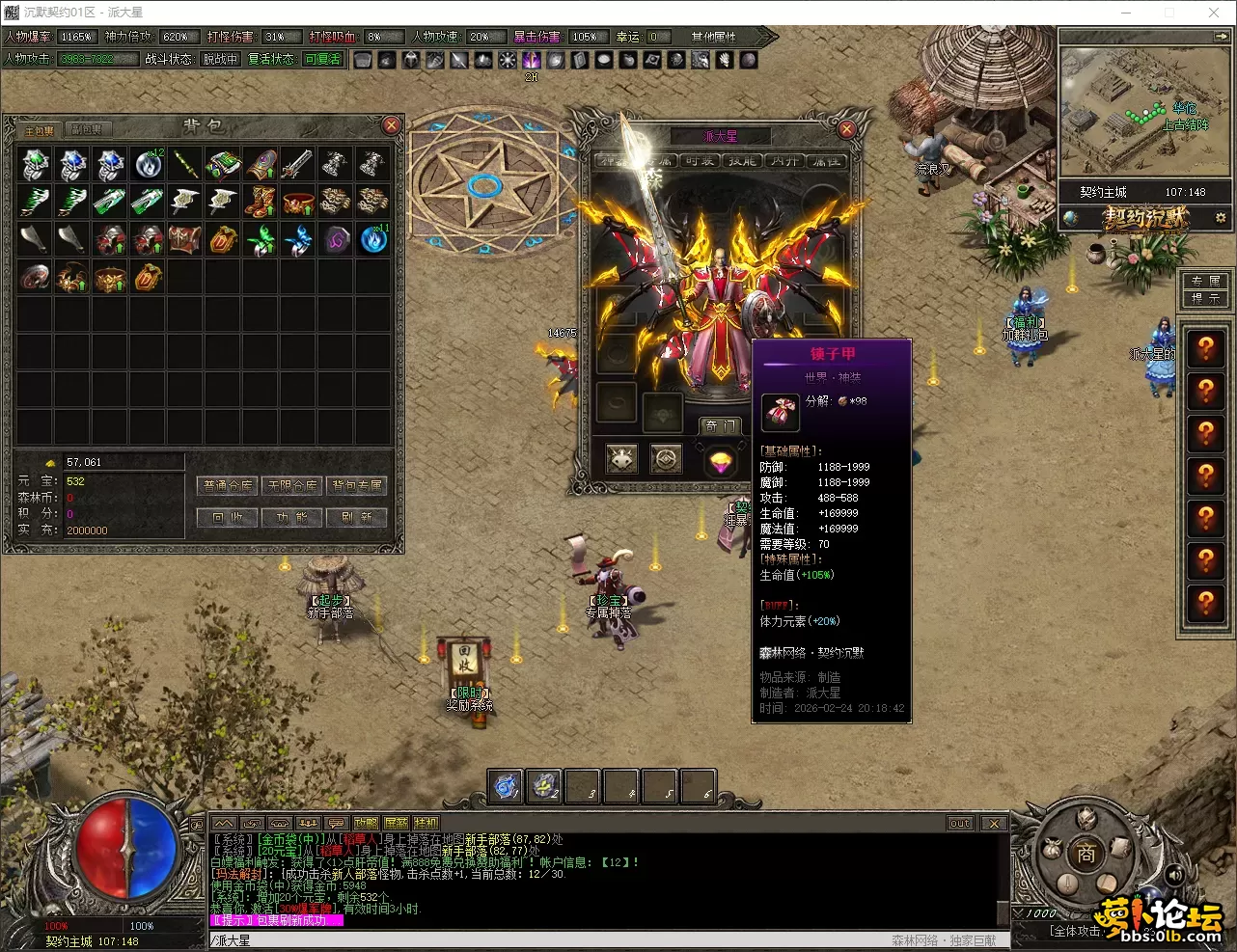Click the 回收 recycle button
The width and height of the screenshot is (1237, 952).
coord(228,518)
